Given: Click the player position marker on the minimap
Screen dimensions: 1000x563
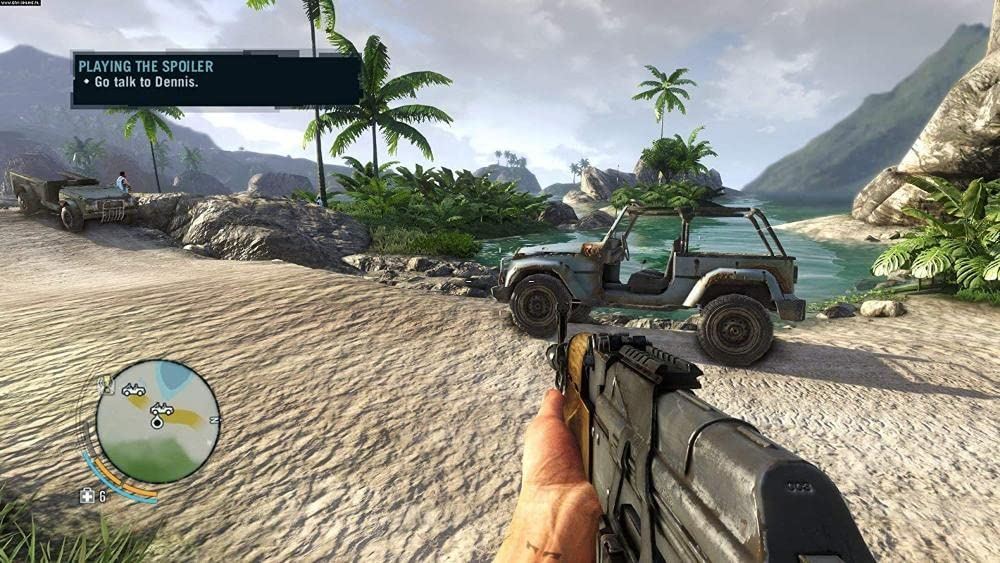Looking at the screenshot, I should tap(157, 422).
